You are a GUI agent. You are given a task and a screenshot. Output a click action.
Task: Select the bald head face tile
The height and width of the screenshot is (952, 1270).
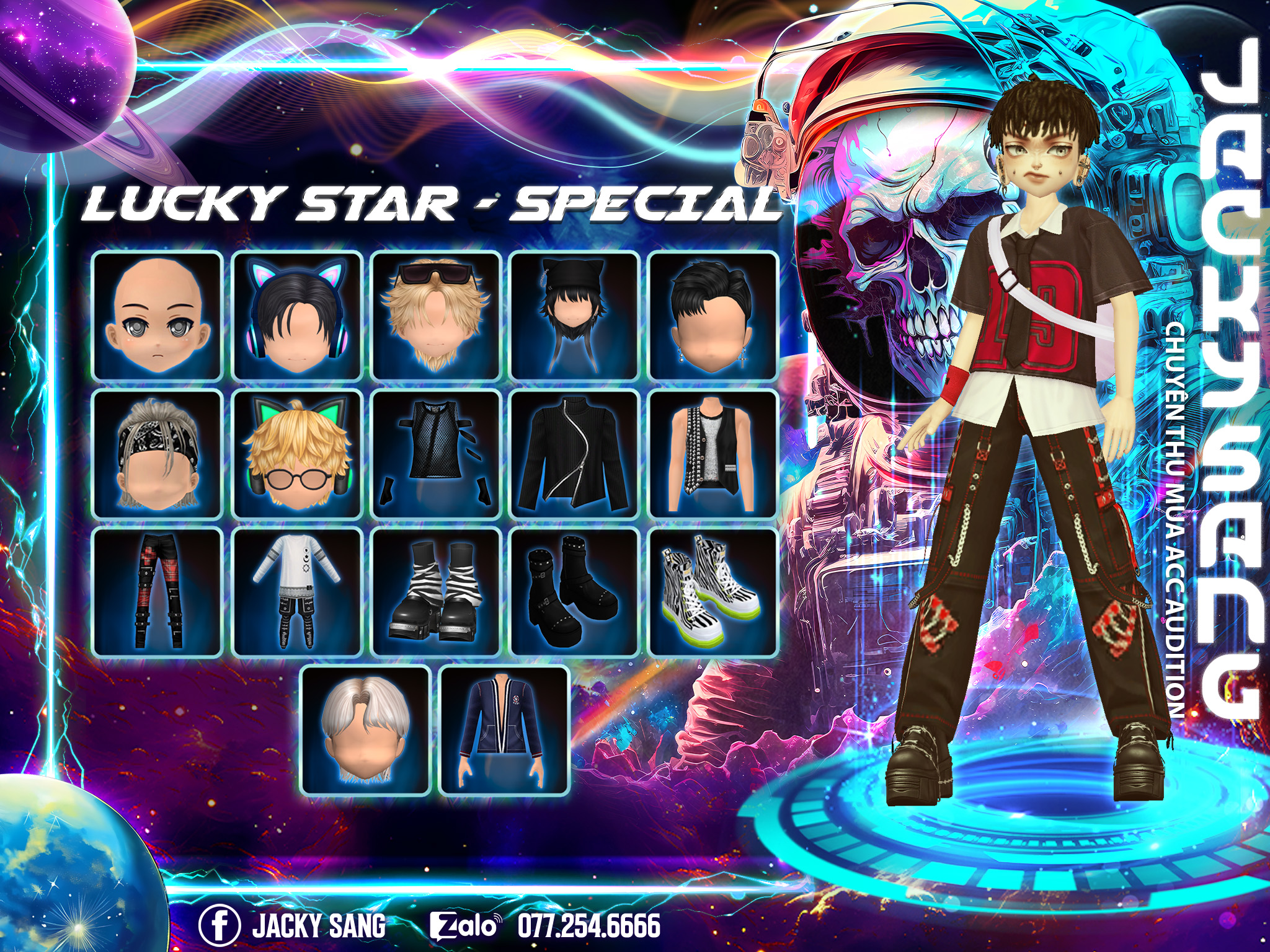pos(158,316)
